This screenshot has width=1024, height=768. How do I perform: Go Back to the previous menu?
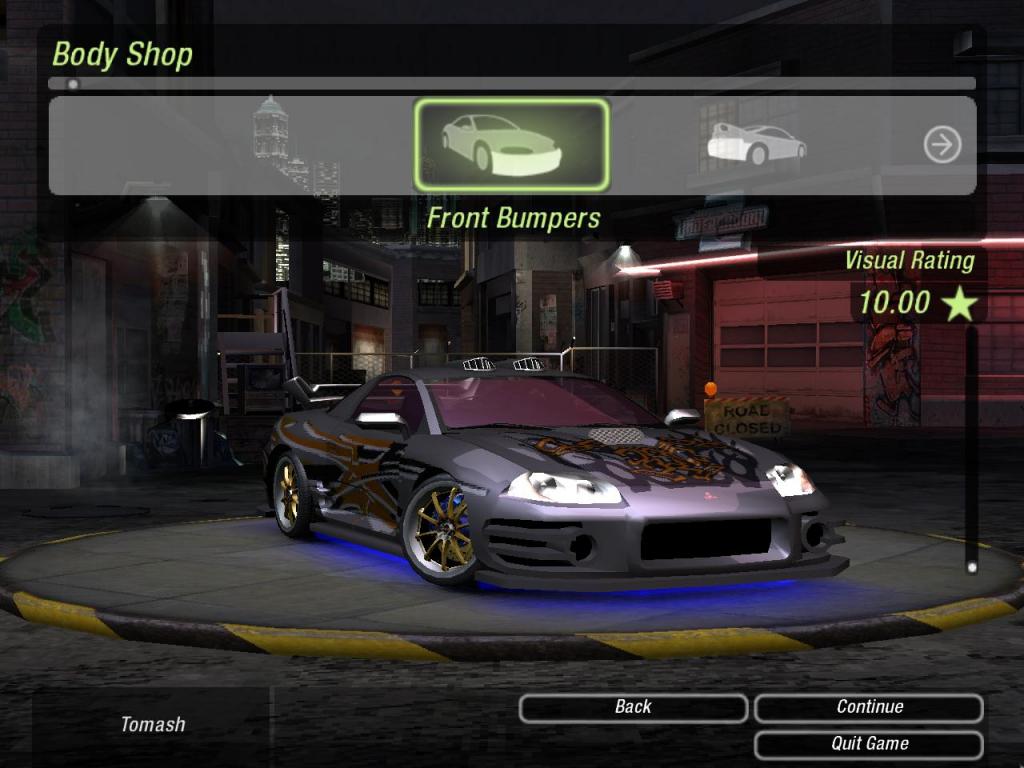click(x=633, y=708)
